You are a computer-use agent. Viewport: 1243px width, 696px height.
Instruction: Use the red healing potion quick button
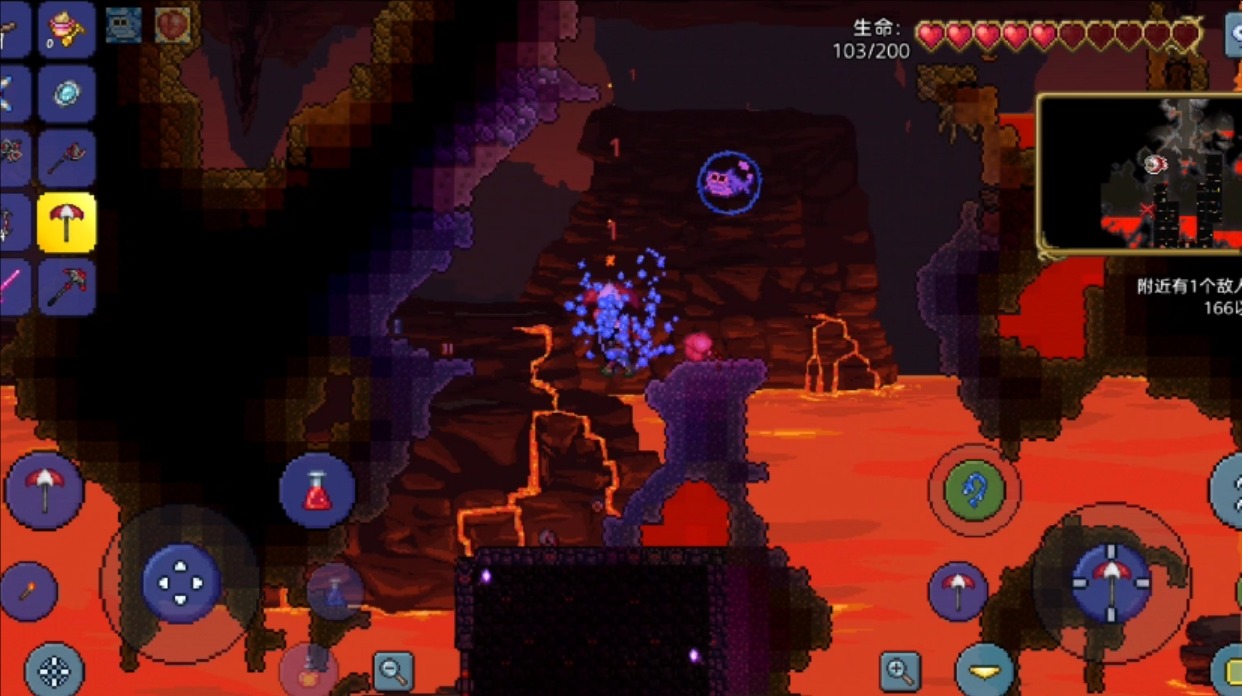(x=317, y=490)
